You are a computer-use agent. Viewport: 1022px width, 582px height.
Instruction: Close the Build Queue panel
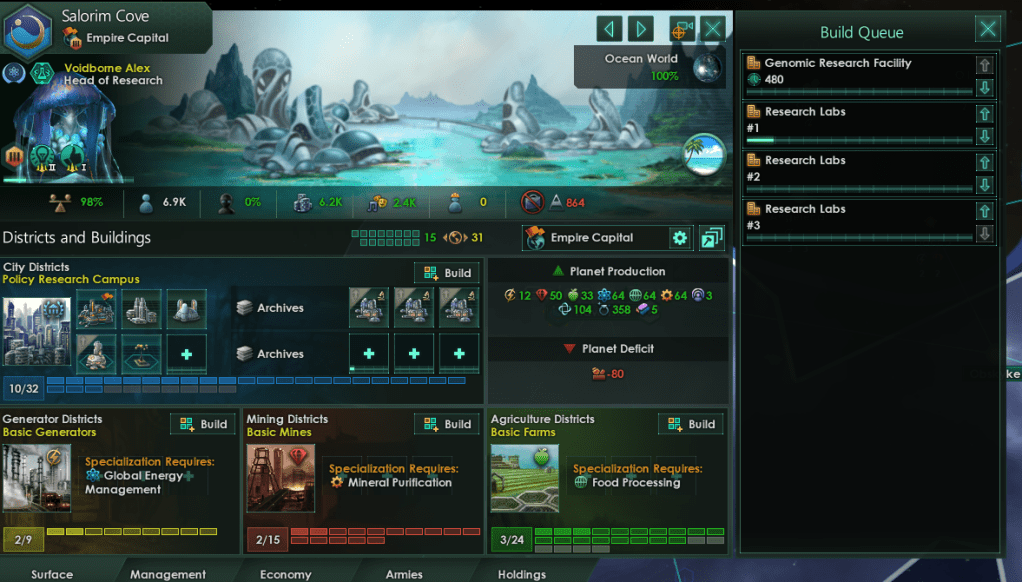(988, 28)
